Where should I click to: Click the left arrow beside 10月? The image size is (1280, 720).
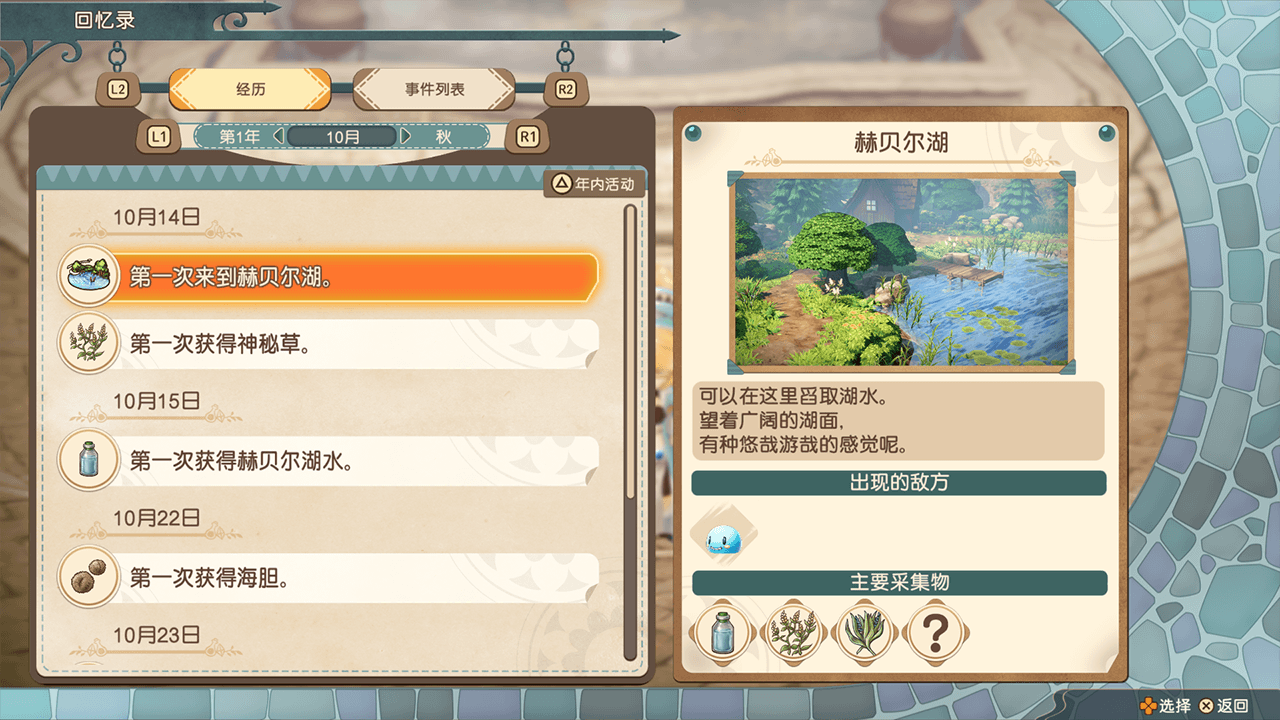pyautogui.click(x=279, y=136)
